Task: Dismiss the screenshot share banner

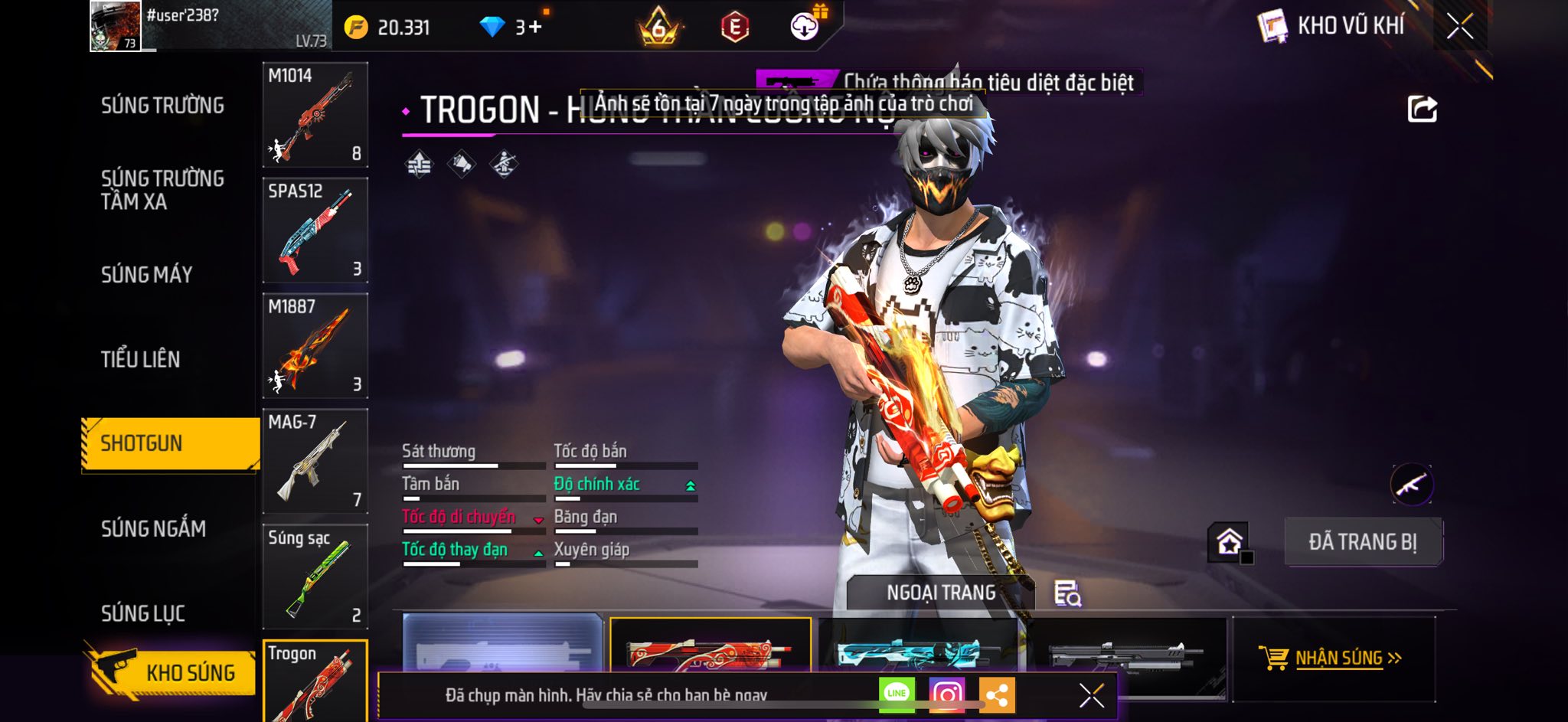Action: [x=1091, y=695]
